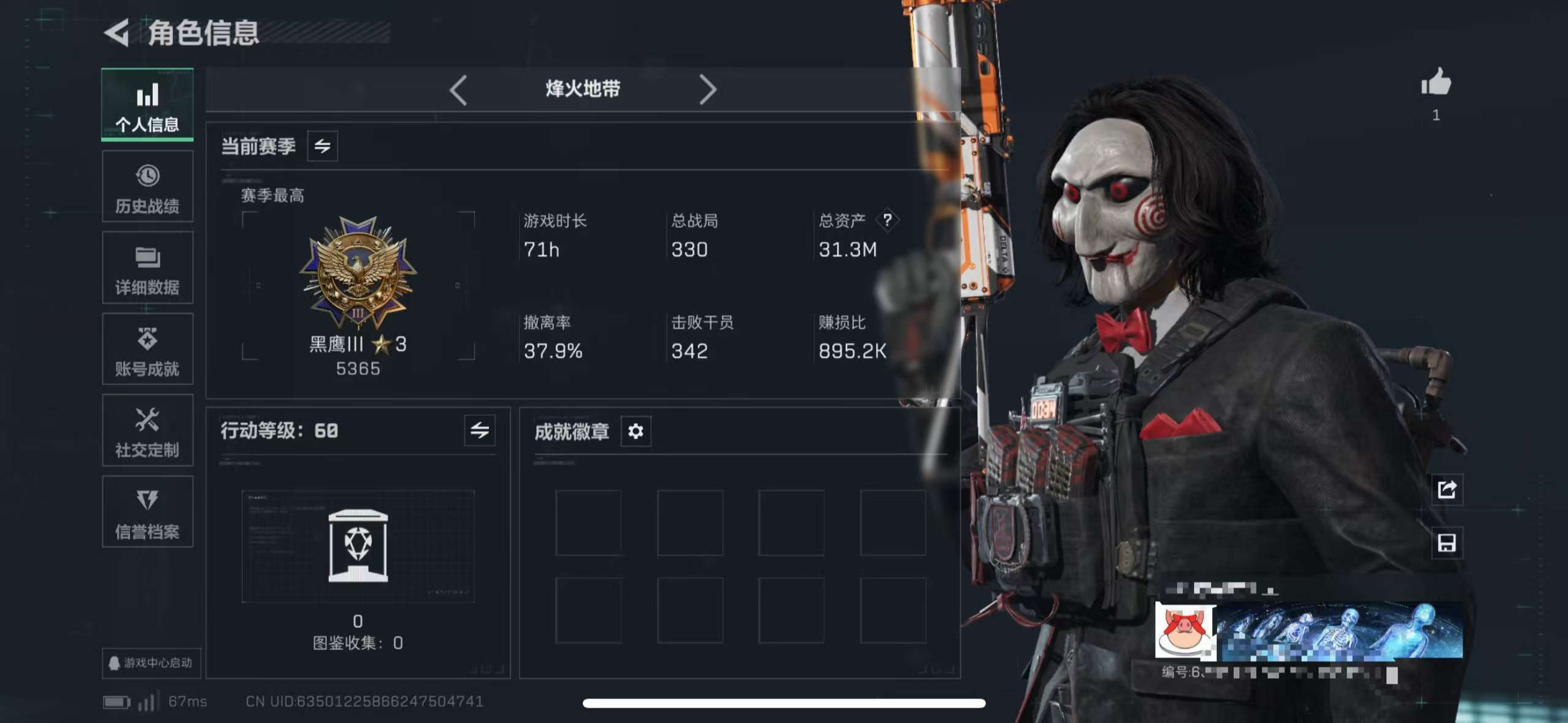The width and height of the screenshot is (1568, 723).
Task: View the 账号成就 achievements panel
Action: click(x=147, y=350)
